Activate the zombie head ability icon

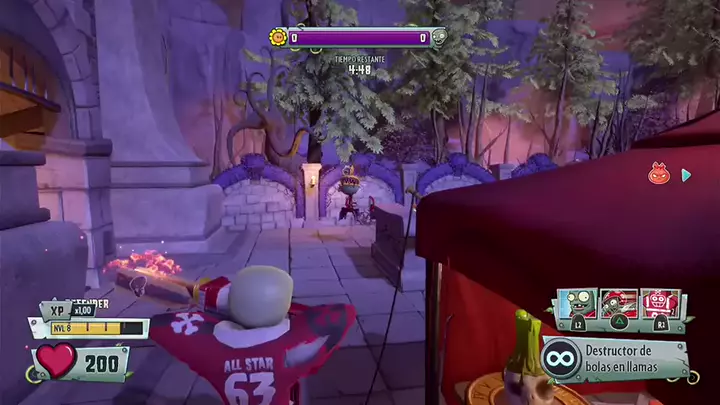(x=577, y=302)
